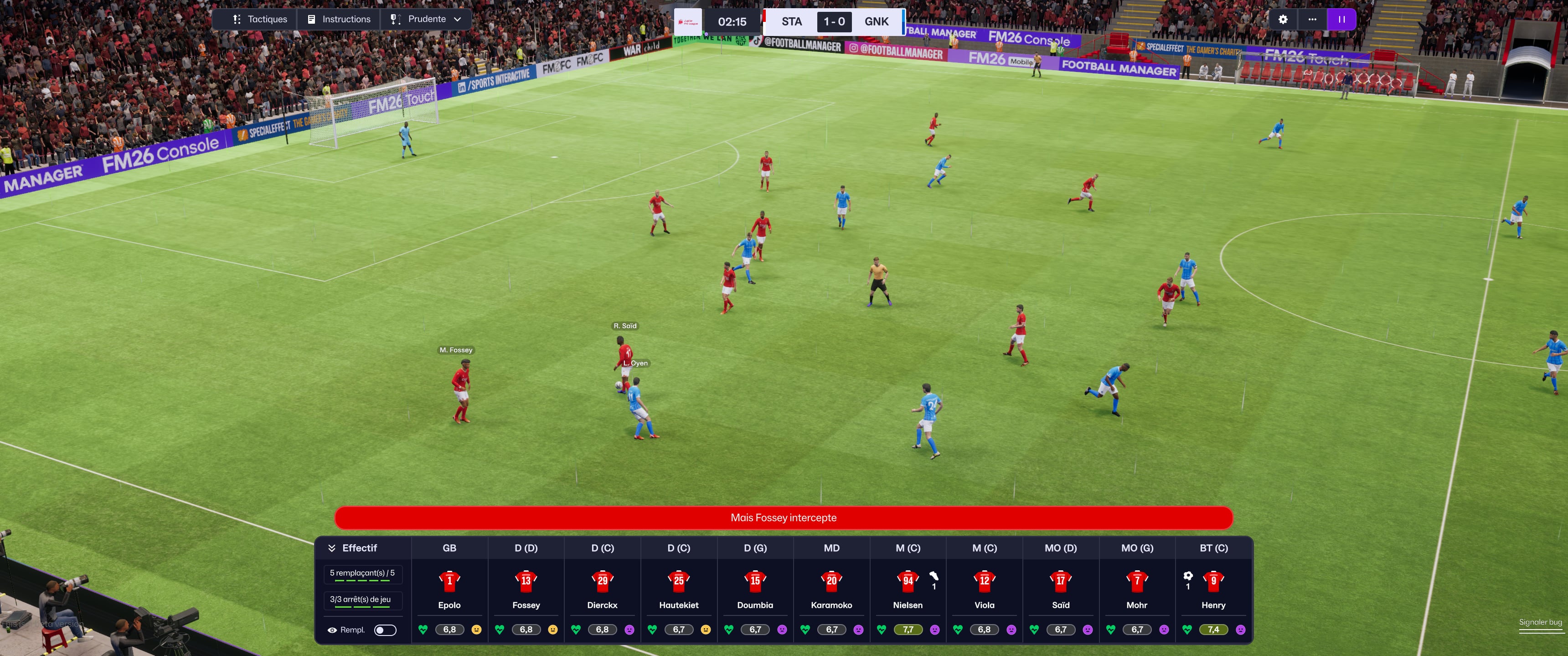This screenshot has height=656, width=1568.
Task: Open match settings gear icon
Action: (1283, 20)
